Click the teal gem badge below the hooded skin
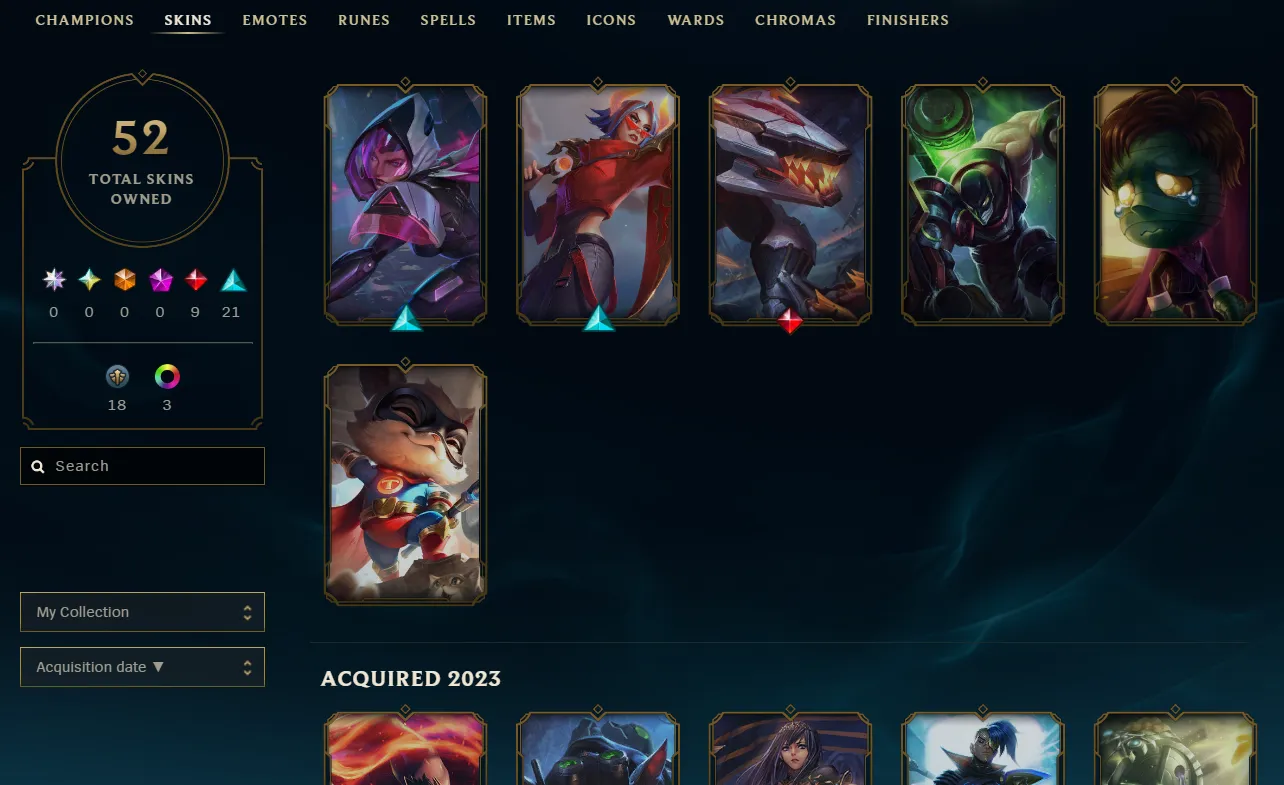1284x785 pixels. [405, 322]
